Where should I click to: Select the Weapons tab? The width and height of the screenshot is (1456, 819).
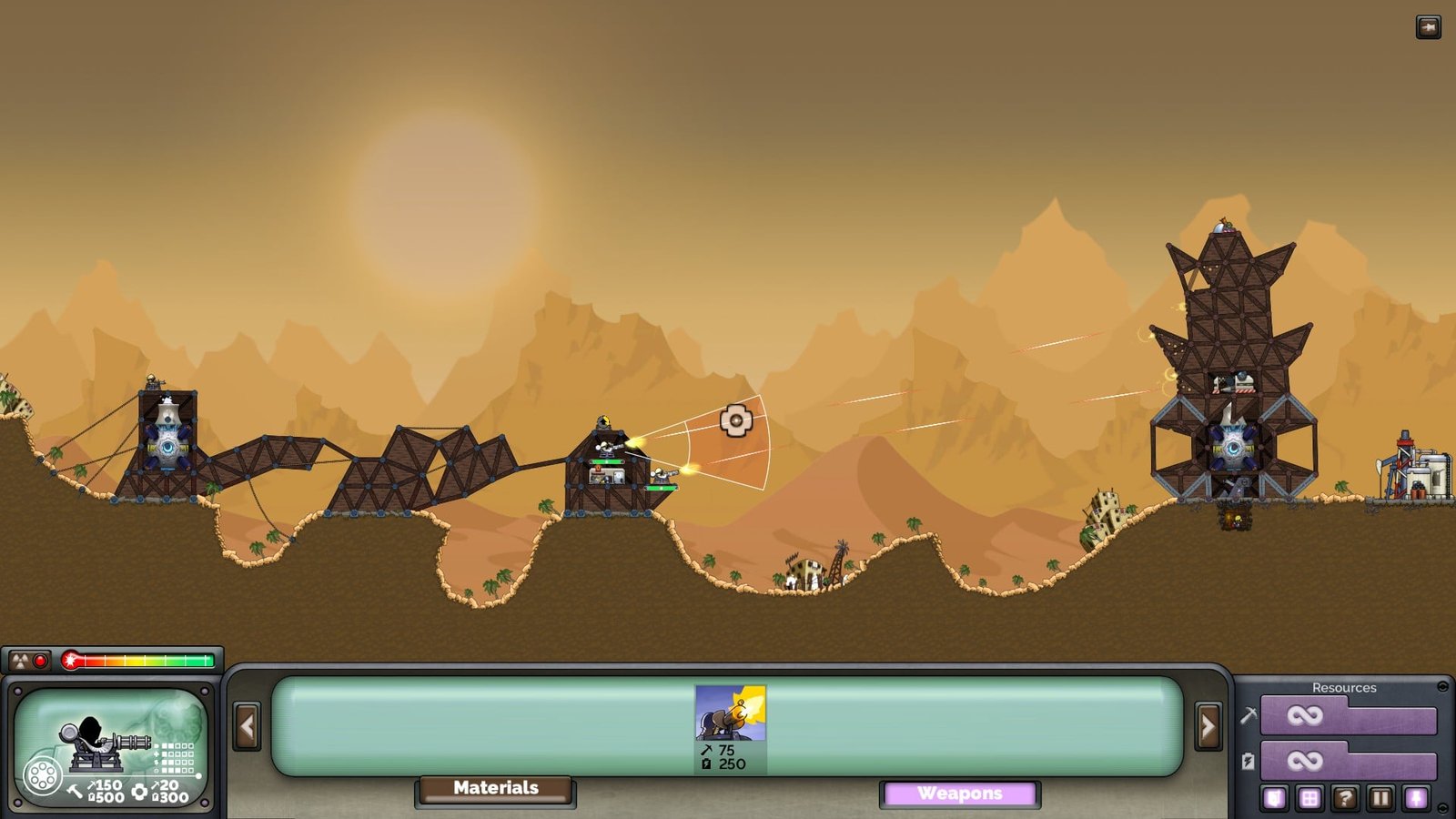point(959,794)
